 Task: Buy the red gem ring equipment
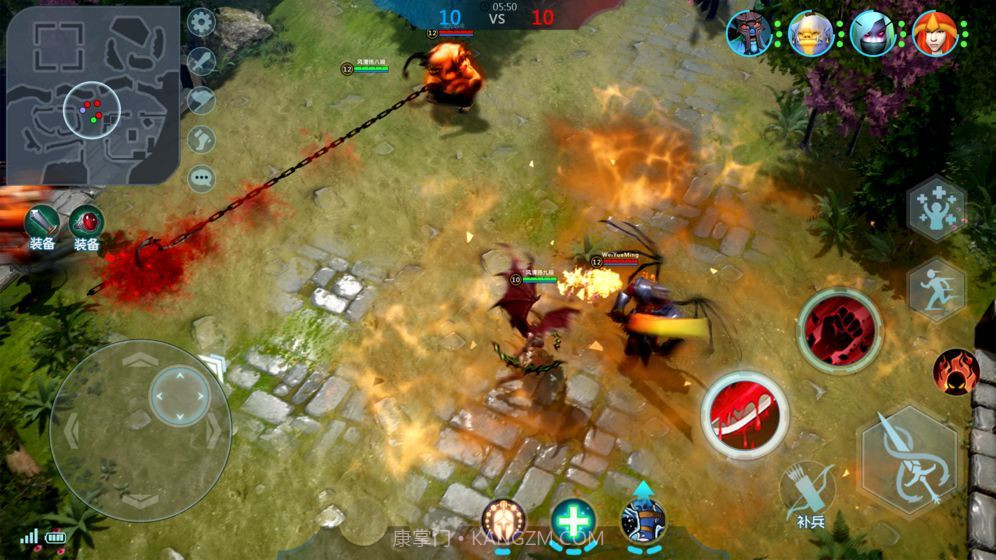pyautogui.click(x=87, y=221)
